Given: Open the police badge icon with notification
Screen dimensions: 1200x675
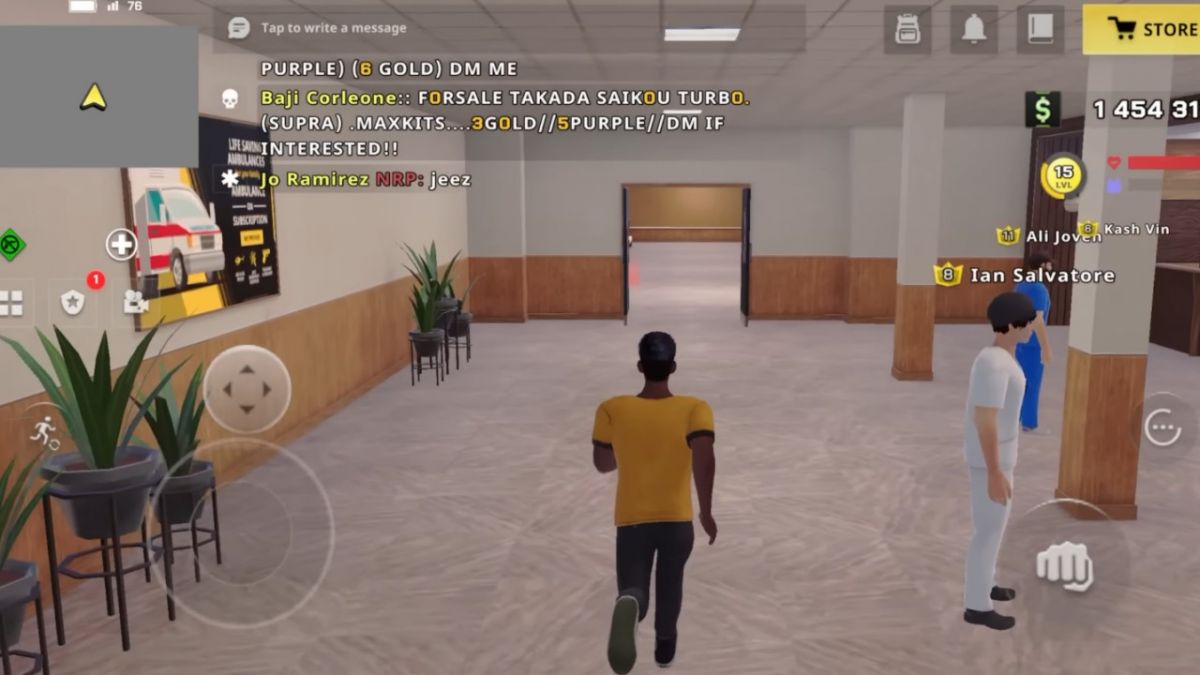Looking at the screenshot, I should tap(74, 302).
